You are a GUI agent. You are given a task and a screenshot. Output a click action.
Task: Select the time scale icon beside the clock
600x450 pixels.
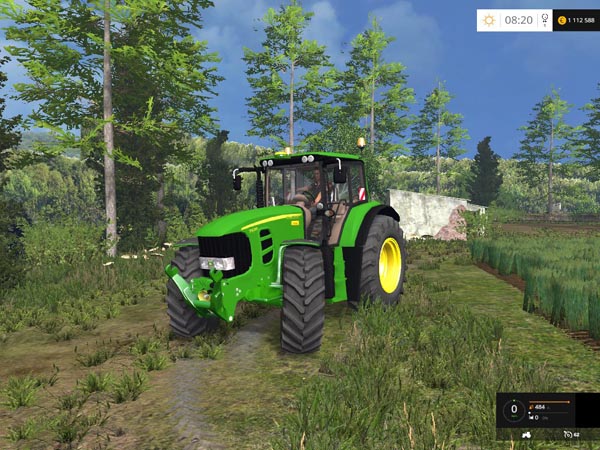coord(544,20)
